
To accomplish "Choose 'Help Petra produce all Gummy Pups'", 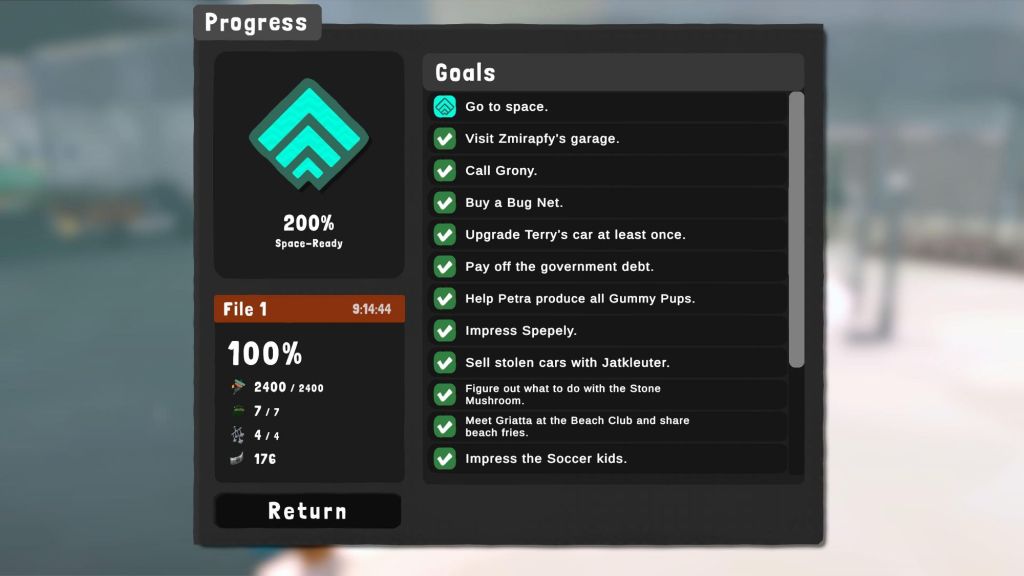I will (608, 299).
